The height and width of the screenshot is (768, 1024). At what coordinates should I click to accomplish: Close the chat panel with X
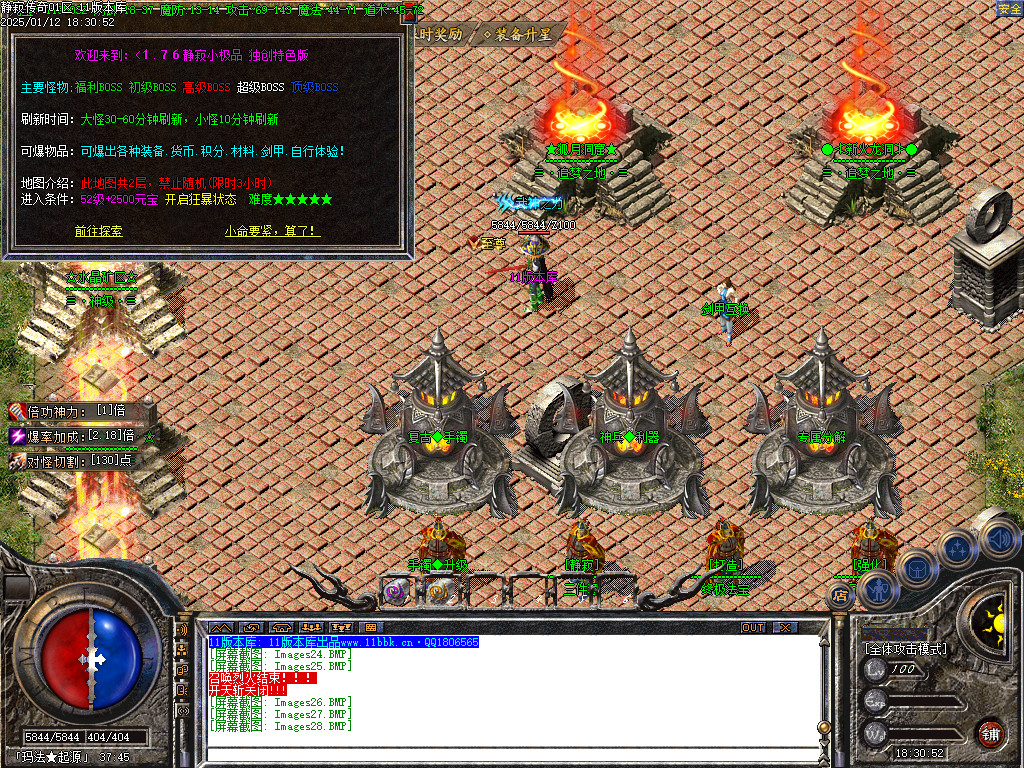(786, 627)
